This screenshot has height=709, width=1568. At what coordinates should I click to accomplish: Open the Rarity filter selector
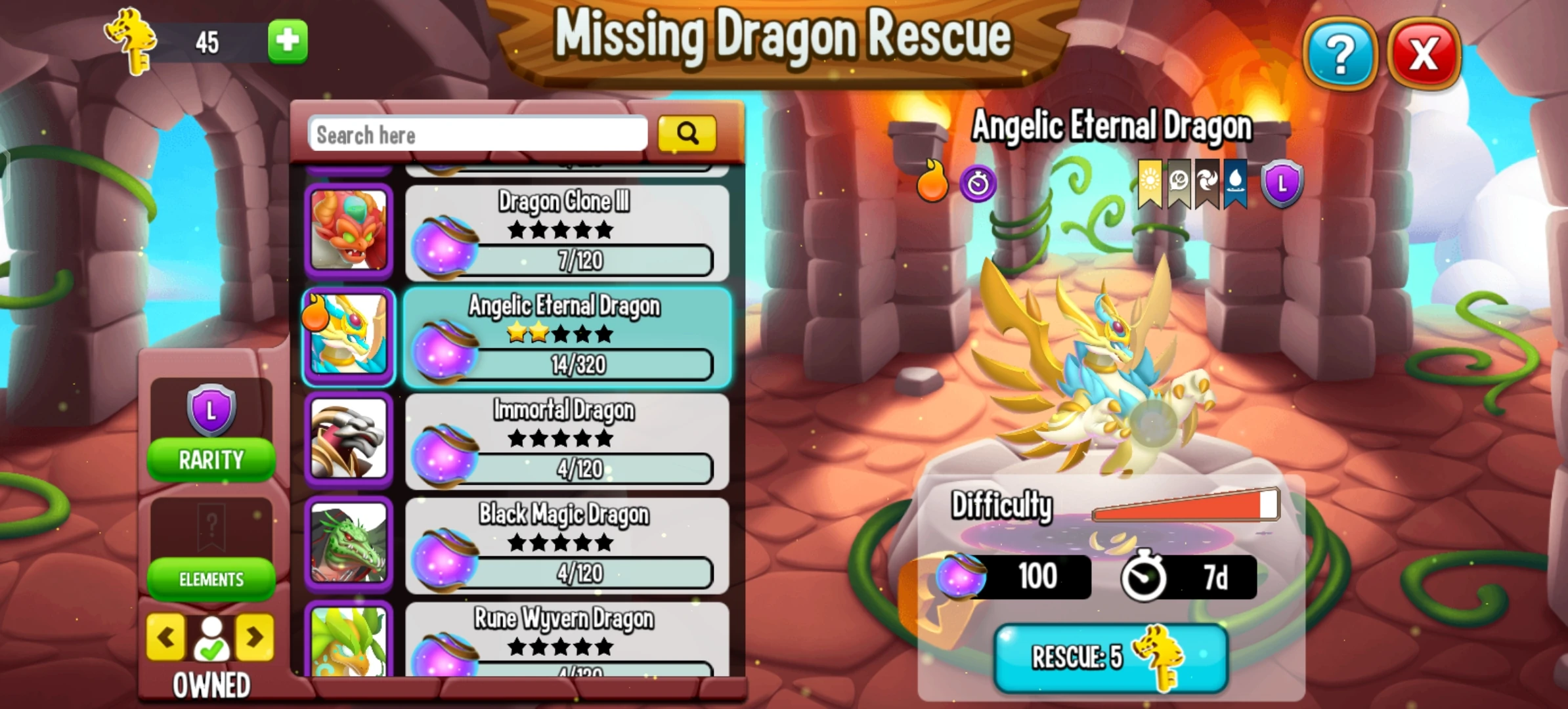pos(211,459)
